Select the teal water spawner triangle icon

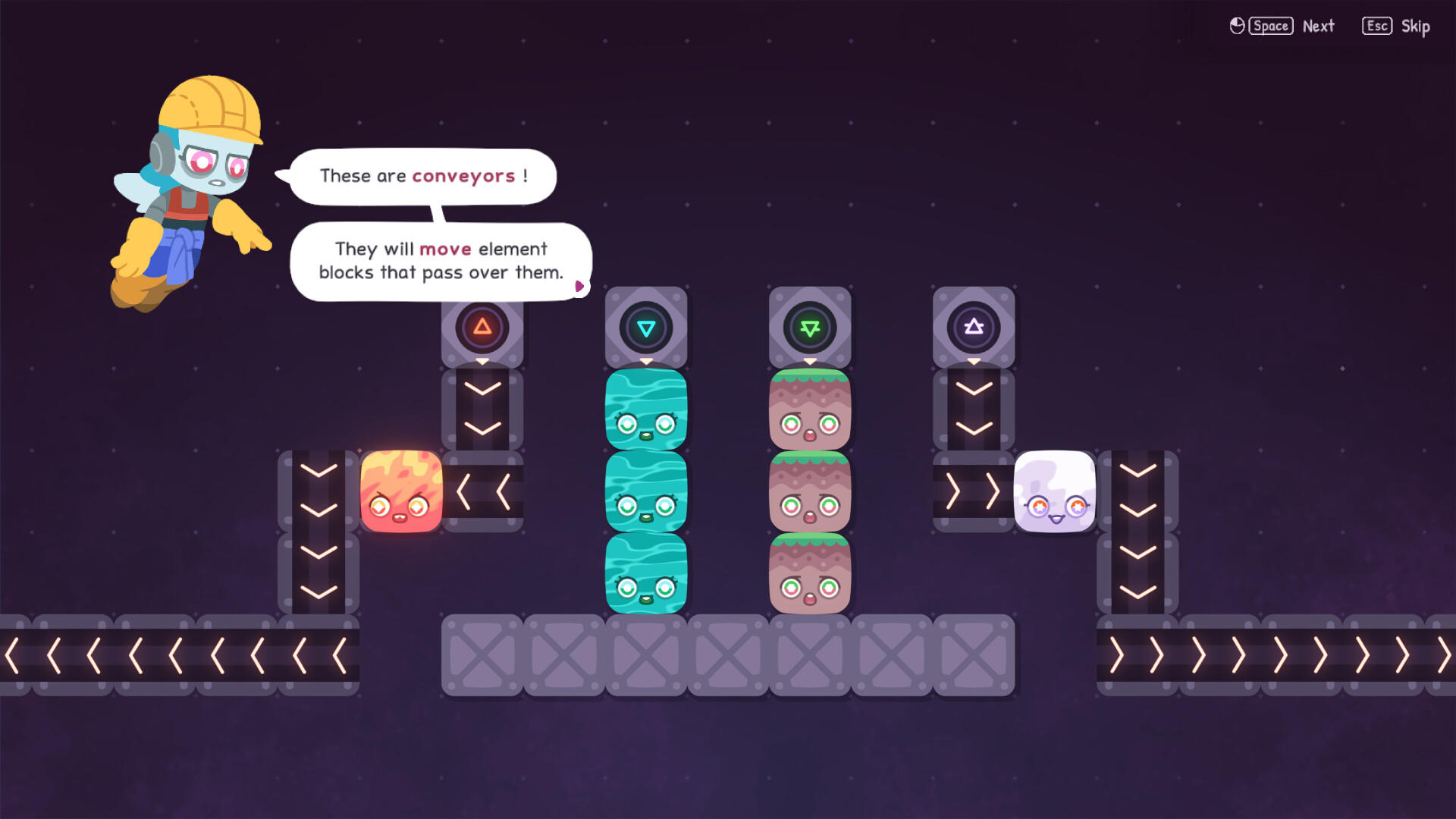[646, 328]
